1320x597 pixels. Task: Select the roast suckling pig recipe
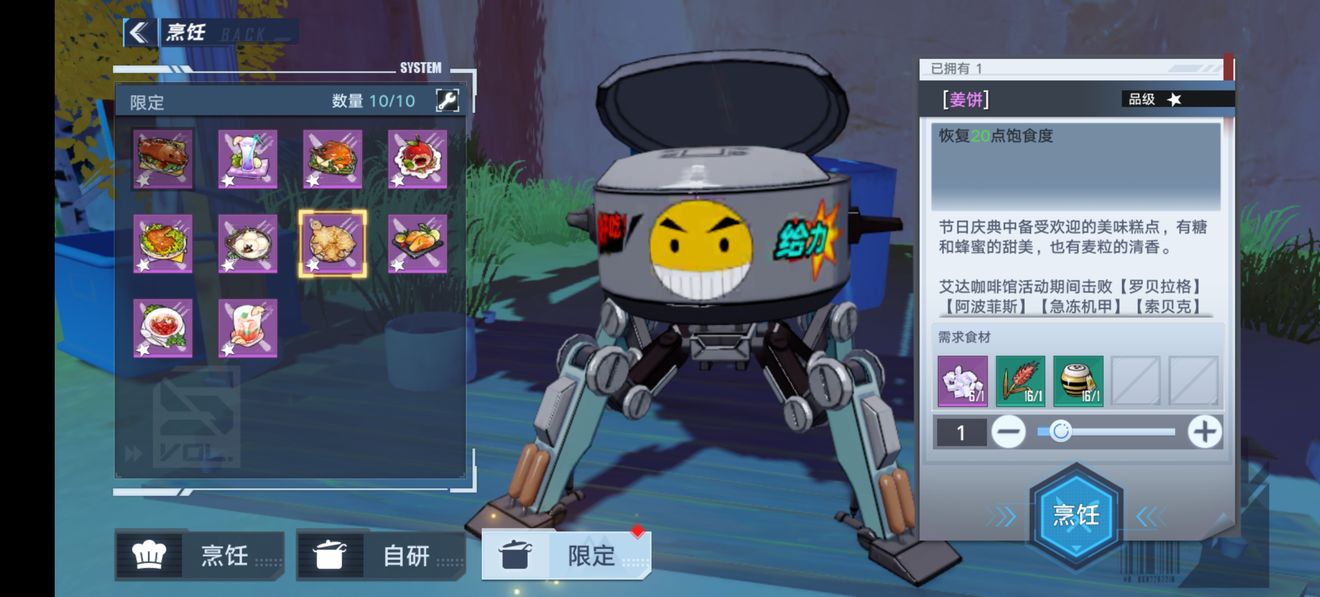pyautogui.click(x=163, y=159)
